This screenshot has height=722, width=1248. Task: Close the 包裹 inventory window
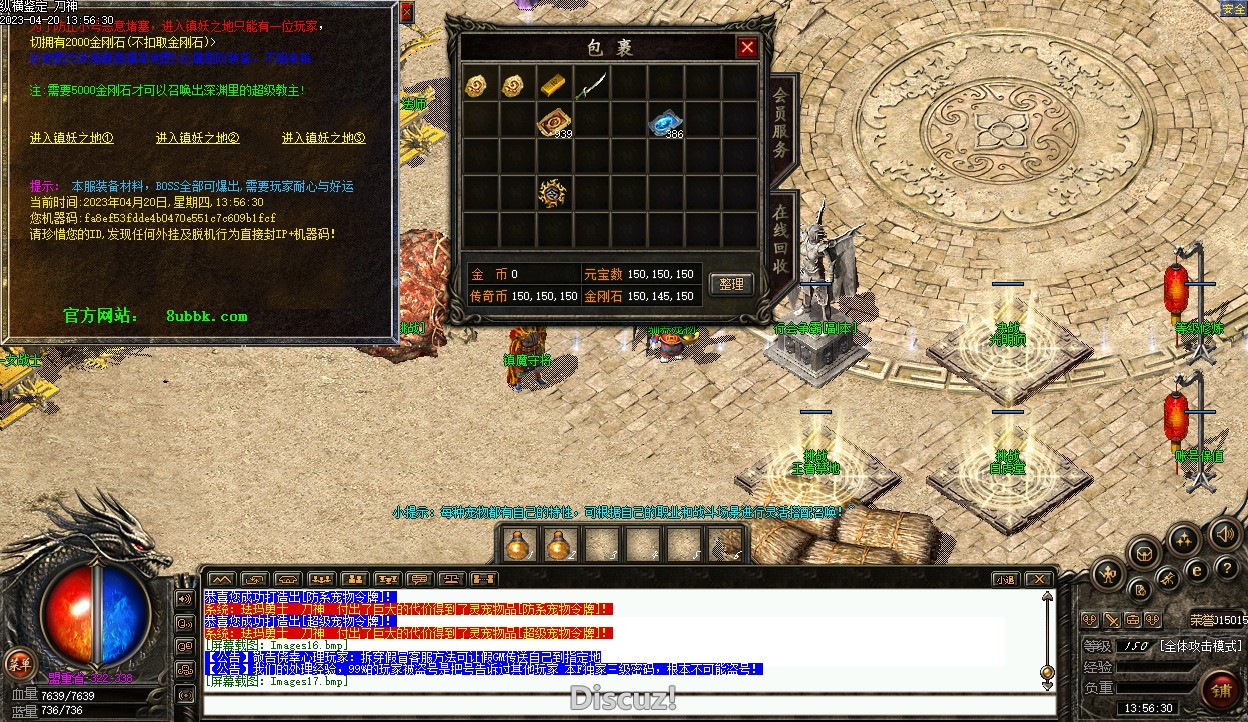[746, 47]
